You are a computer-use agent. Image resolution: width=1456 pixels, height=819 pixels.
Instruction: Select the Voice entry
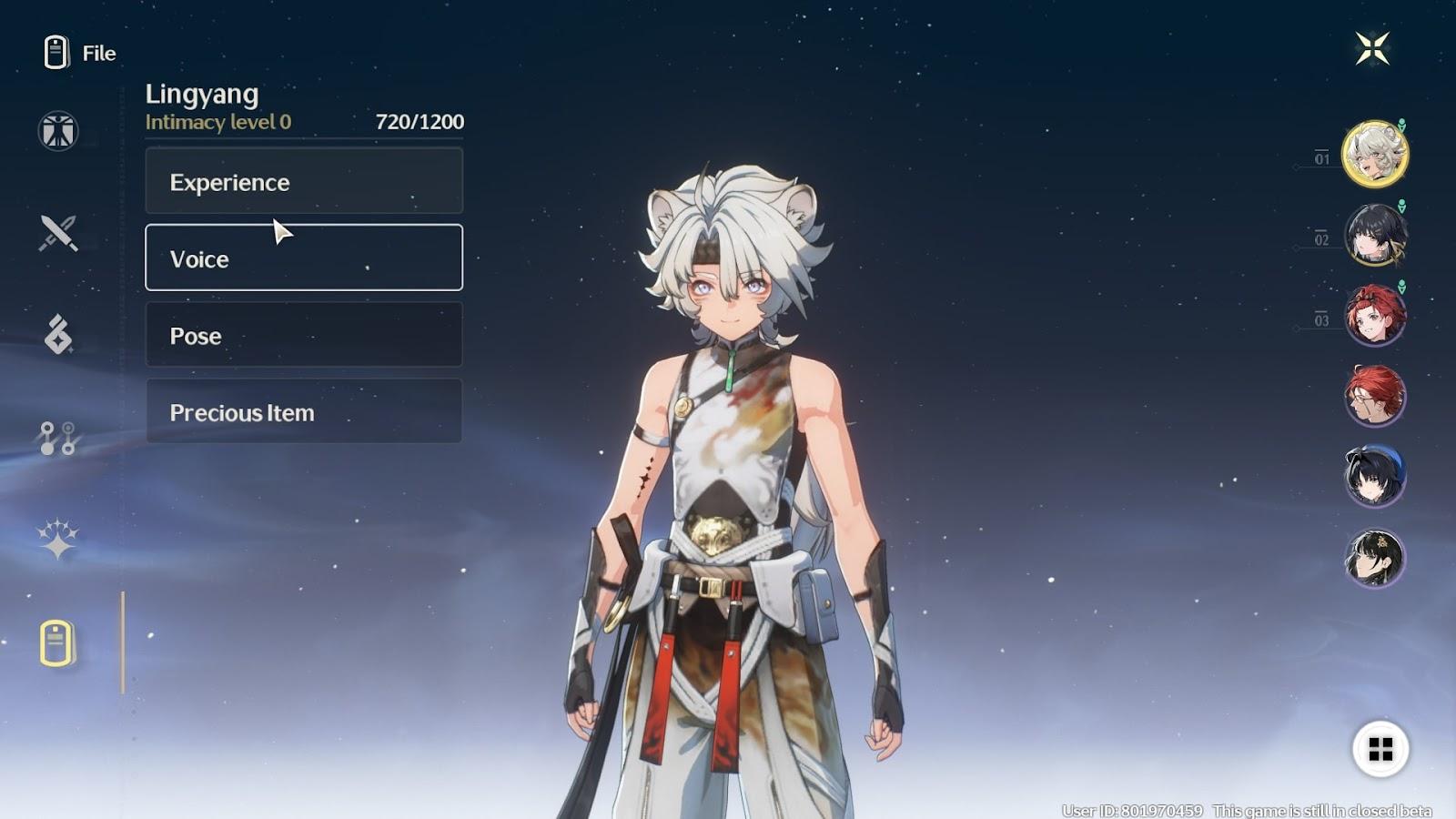[x=303, y=258]
